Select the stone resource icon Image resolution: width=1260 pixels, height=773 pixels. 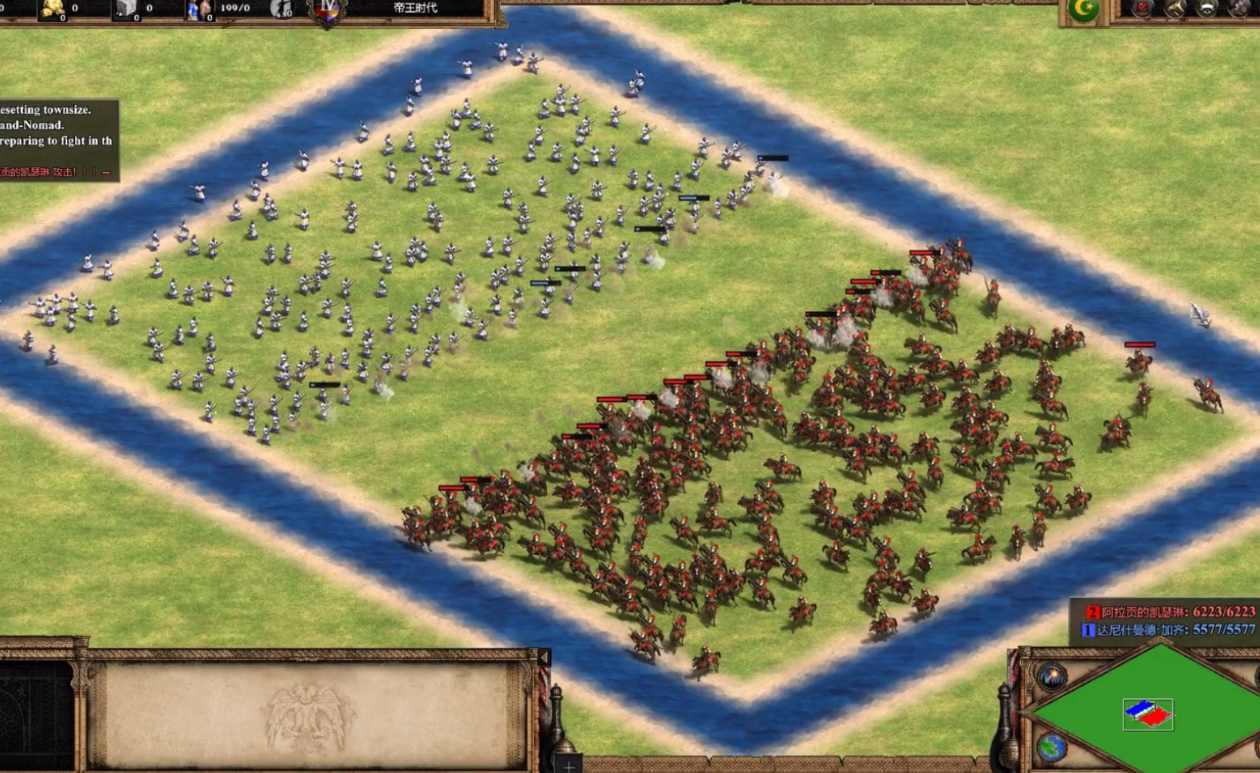[x=126, y=9]
